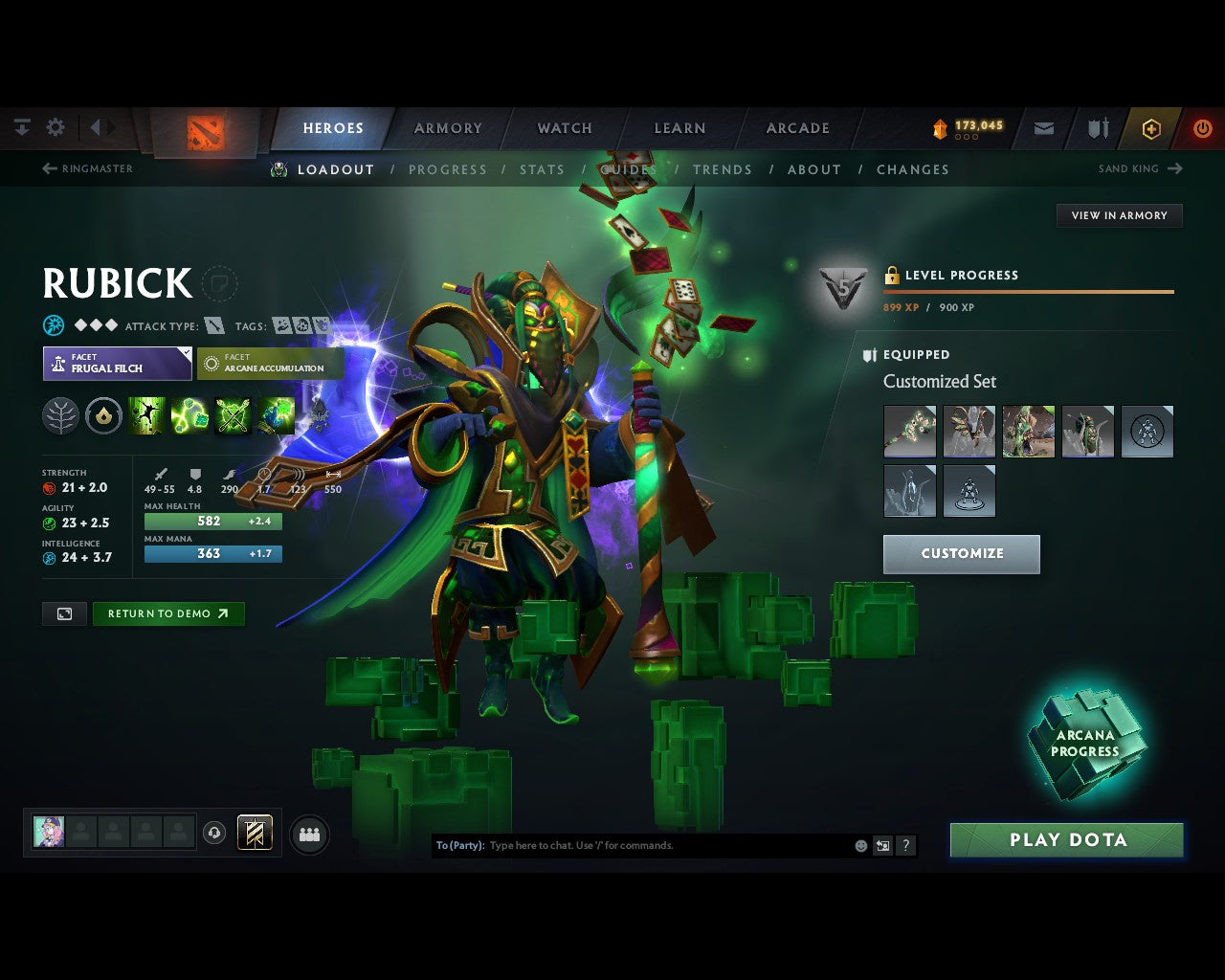The height and width of the screenshot is (980, 1225).
Task: Open Dota Plus gold hexagon icon
Action: pyautogui.click(x=1151, y=128)
